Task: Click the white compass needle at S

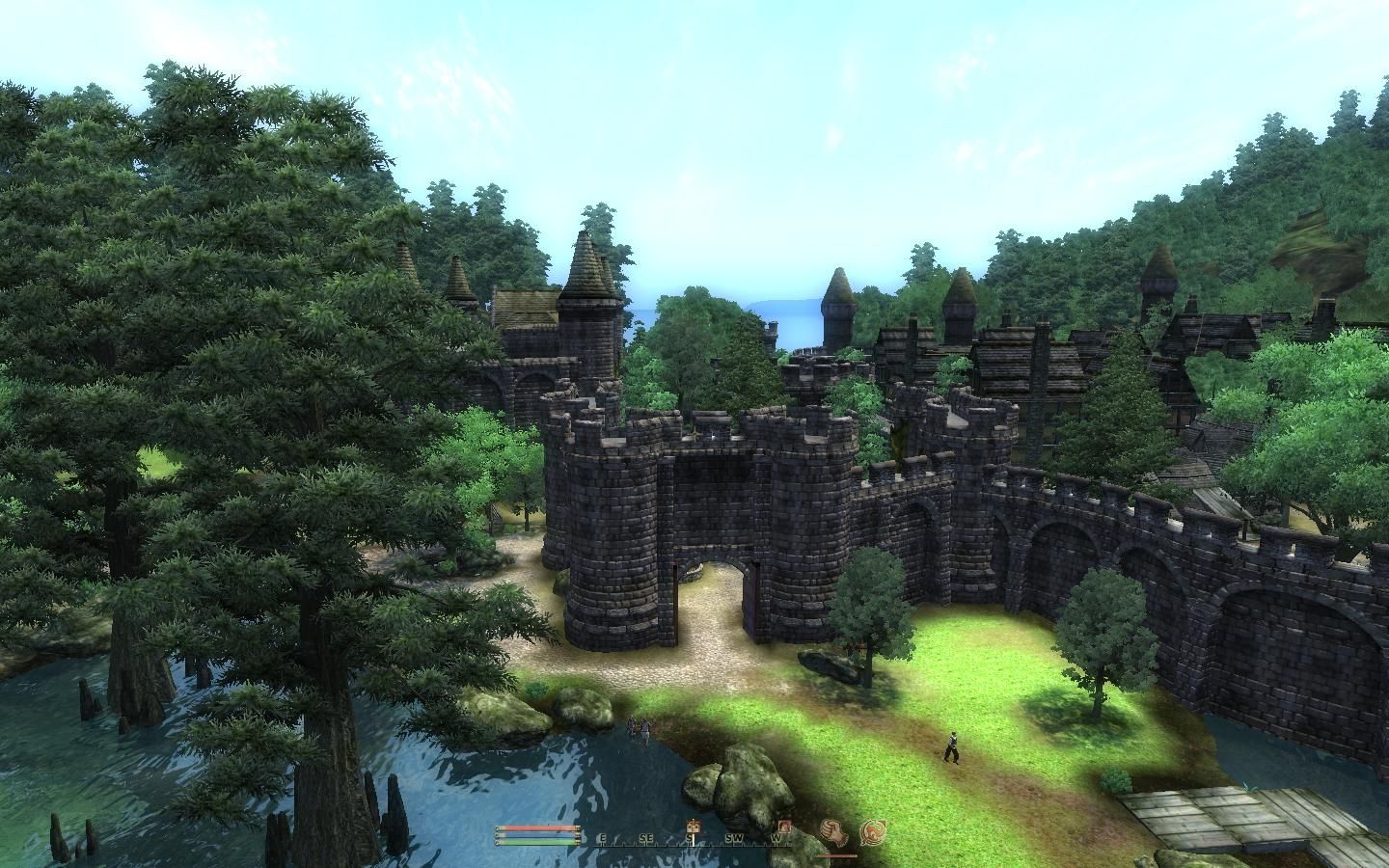Action: click(692, 839)
